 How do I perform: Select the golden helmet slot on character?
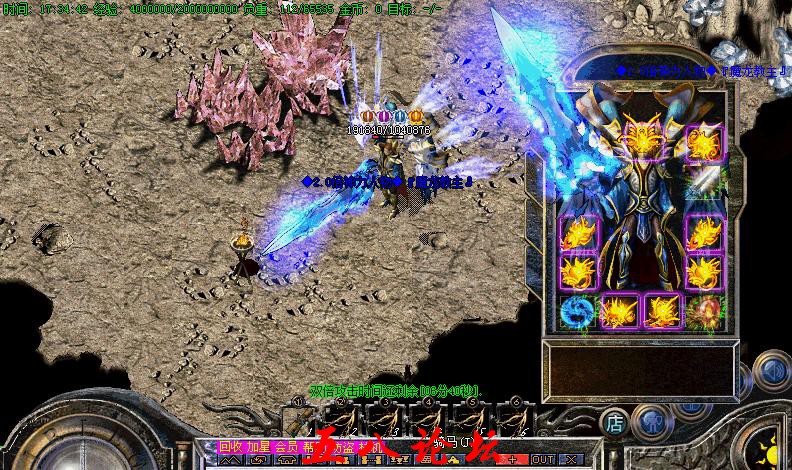[643, 139]
